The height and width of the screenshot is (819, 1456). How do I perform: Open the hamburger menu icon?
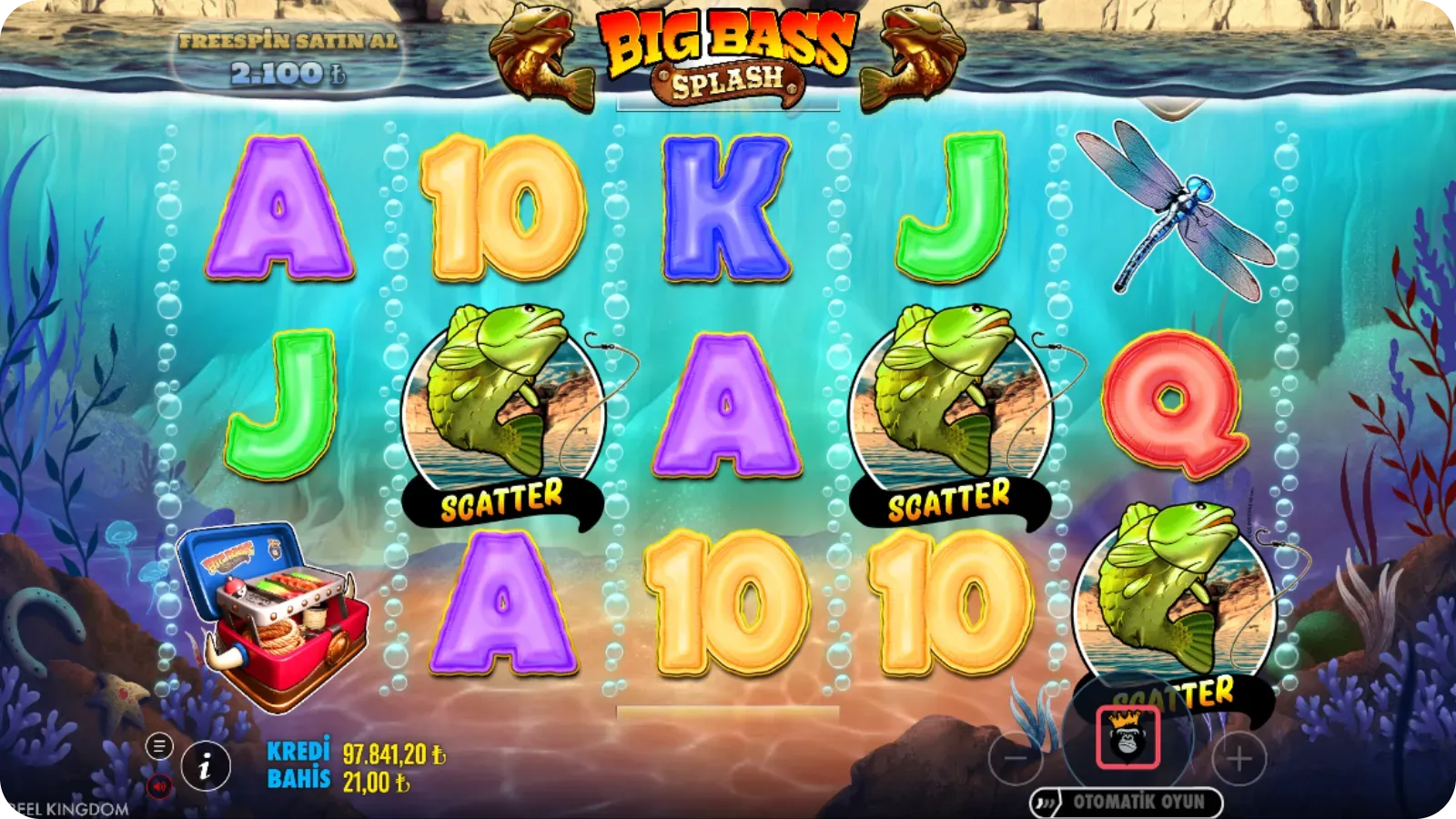pos(159,747)
